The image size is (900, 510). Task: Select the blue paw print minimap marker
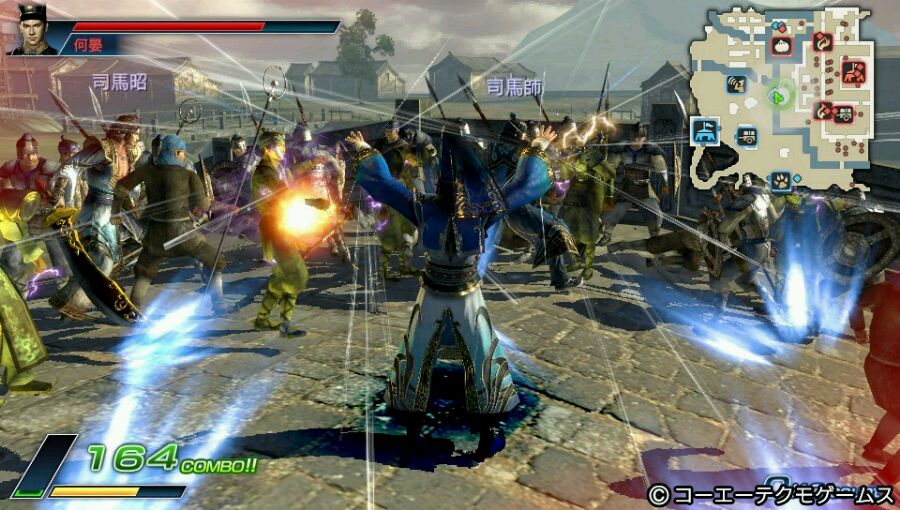click(x=781, y=180)
